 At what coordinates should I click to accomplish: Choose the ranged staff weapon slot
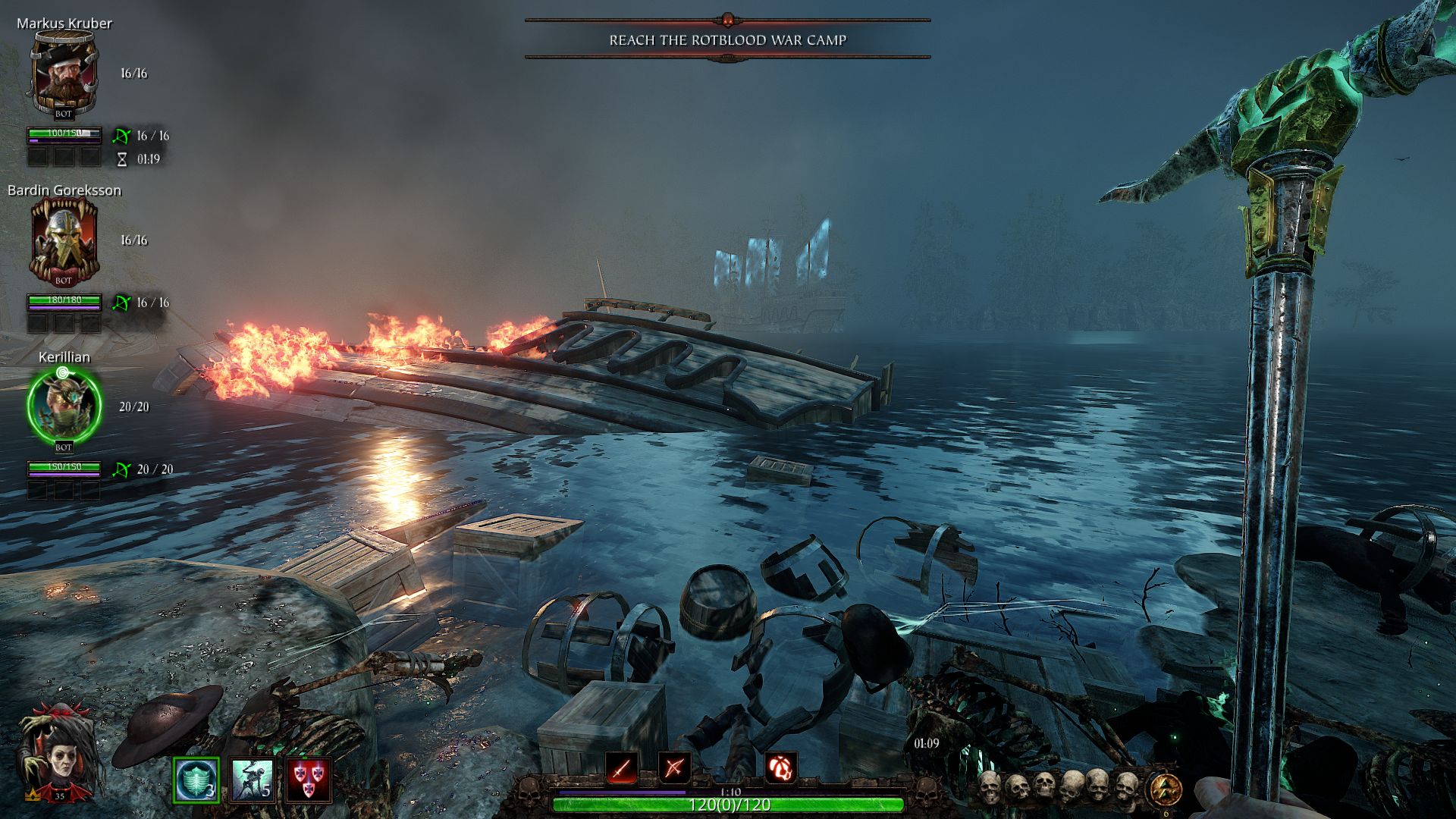(x=674, y=769)
